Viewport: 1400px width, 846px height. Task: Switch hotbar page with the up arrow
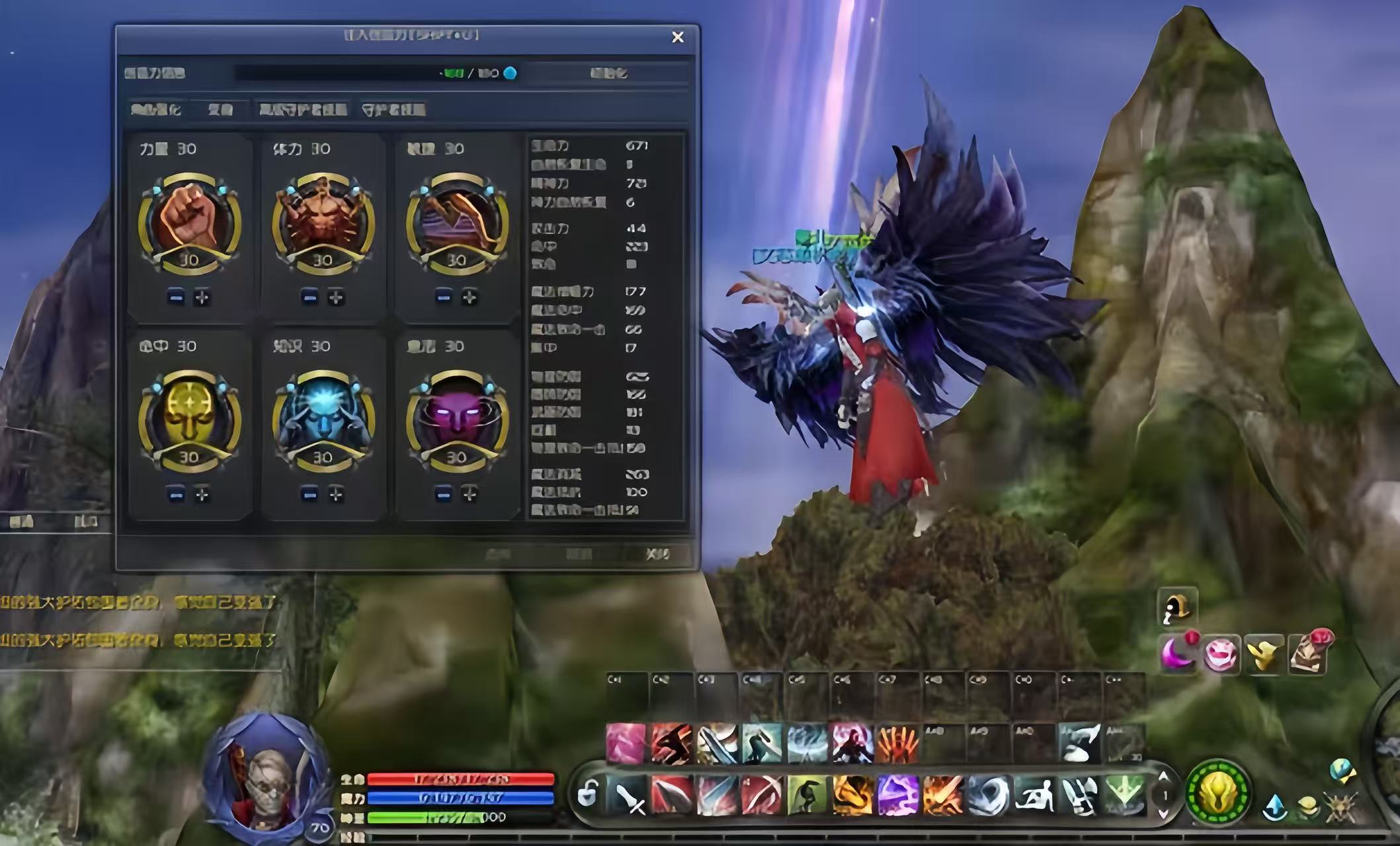(x=1163, y=777)
